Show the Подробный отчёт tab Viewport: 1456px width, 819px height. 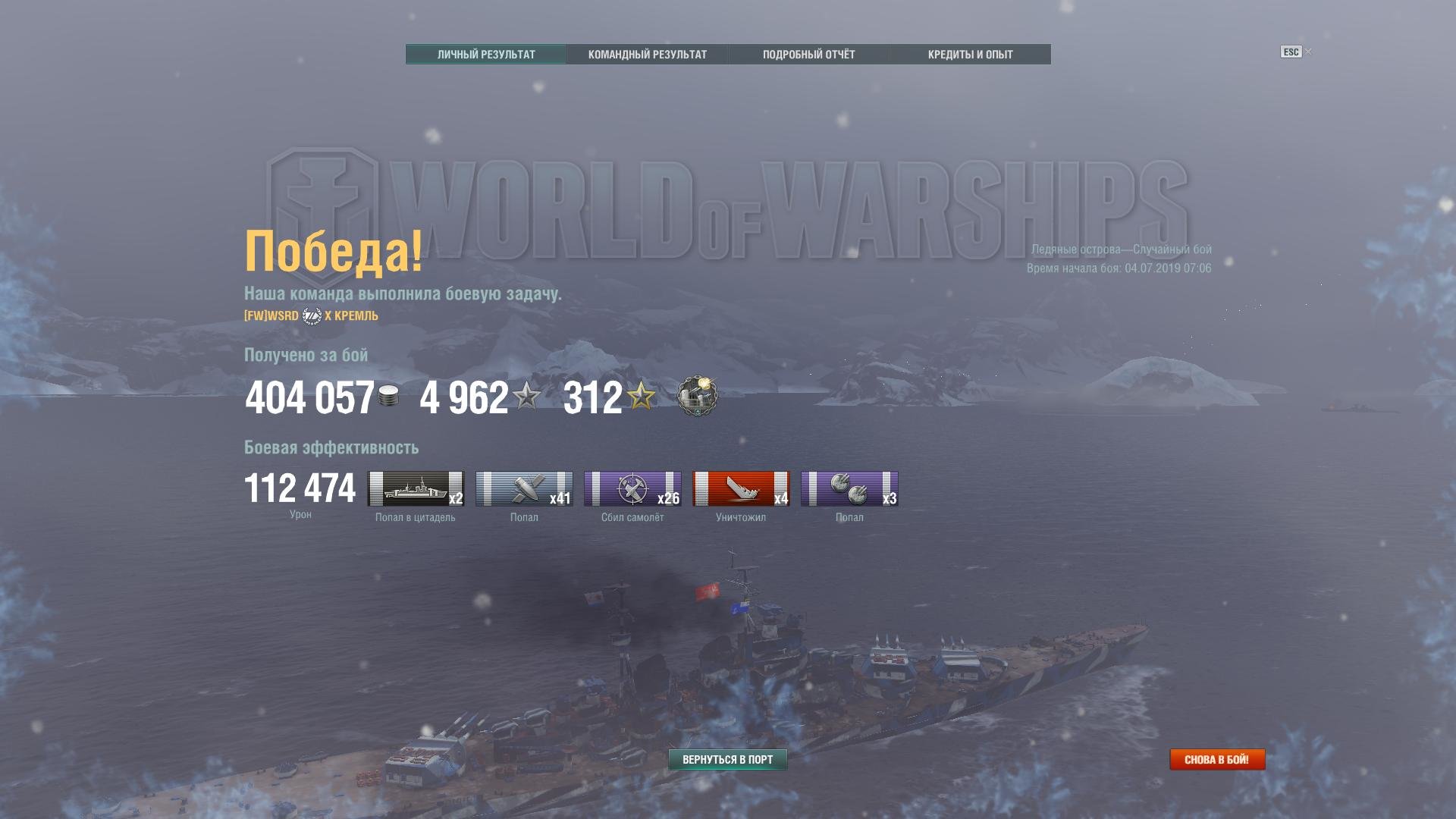point(808,55)
